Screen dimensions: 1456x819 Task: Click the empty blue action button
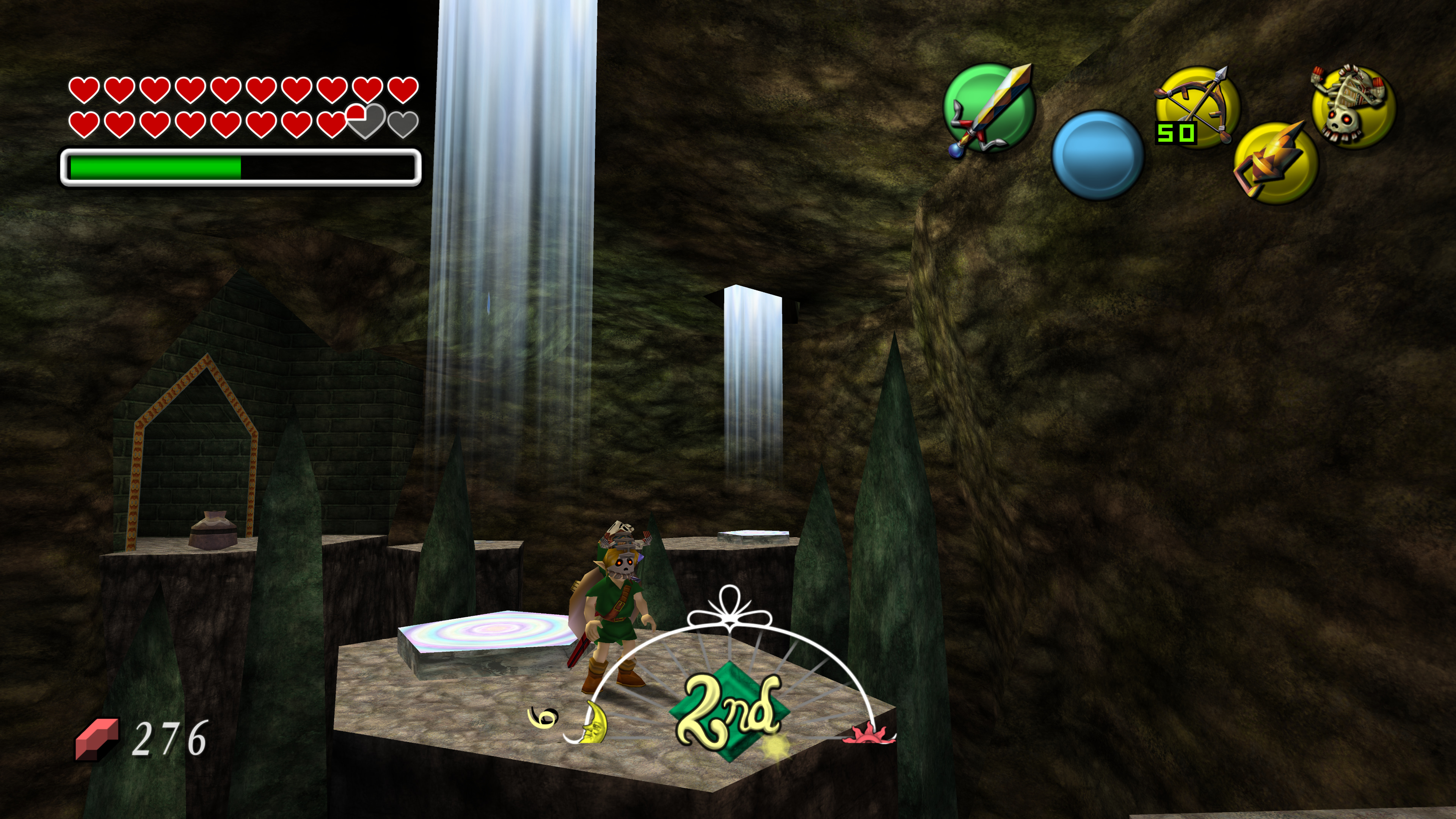1097,154
